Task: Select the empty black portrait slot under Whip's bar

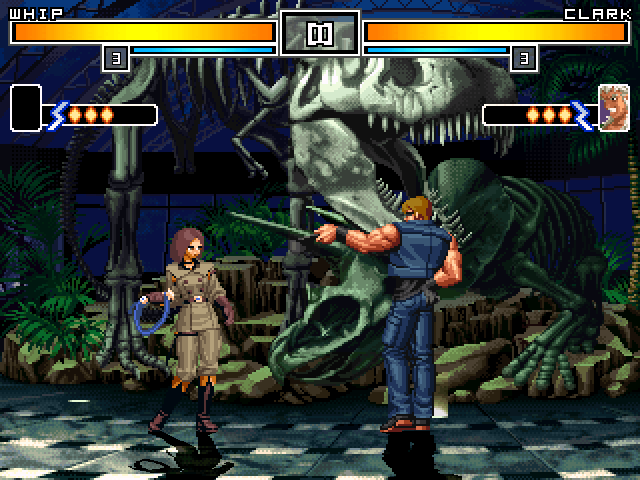Action: coord(26,108)
